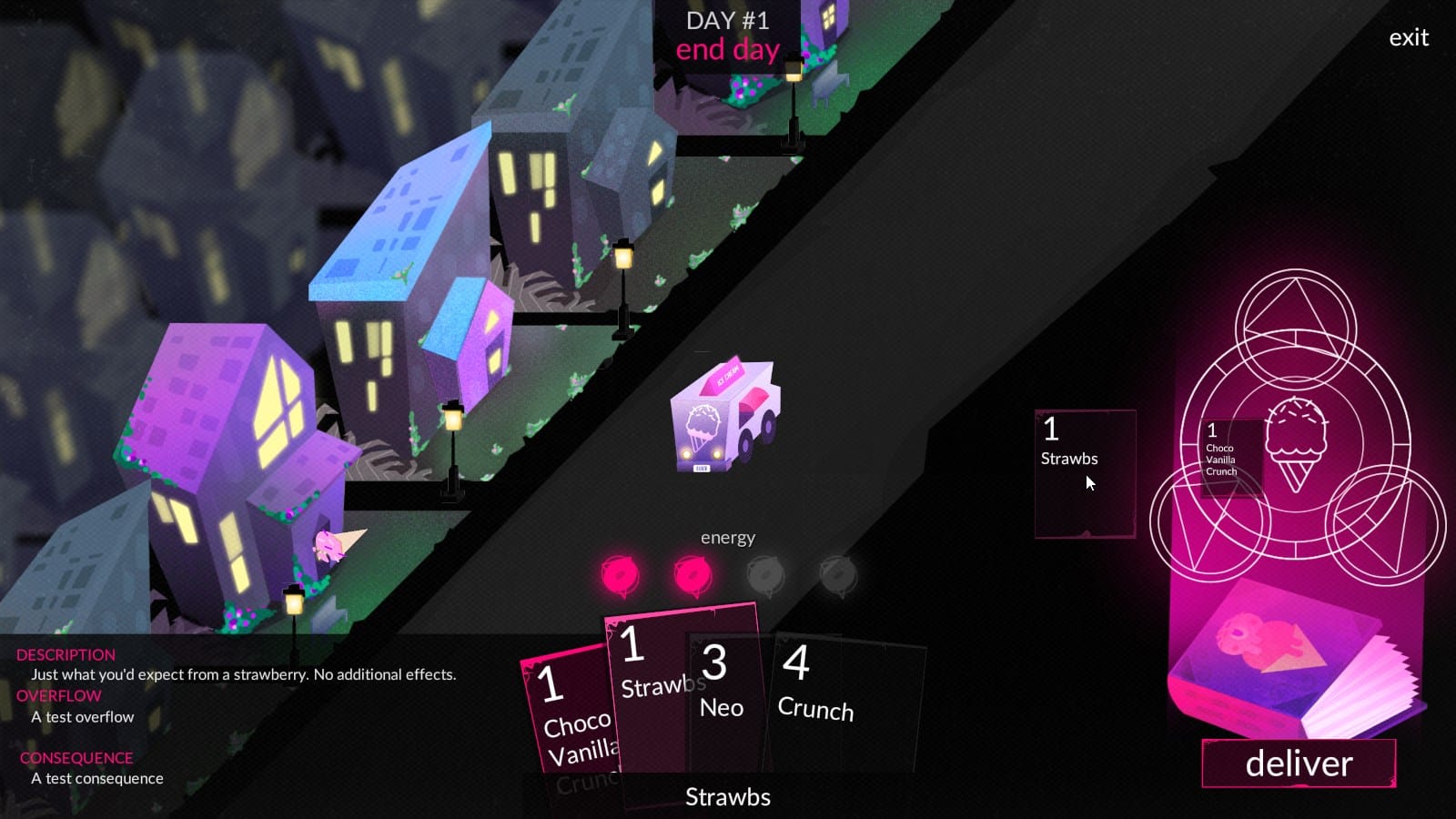This screenshot has width=1456, height=819.
Task: Select the Choco Vanilla Crunch hand card
Action: point(569,719)
